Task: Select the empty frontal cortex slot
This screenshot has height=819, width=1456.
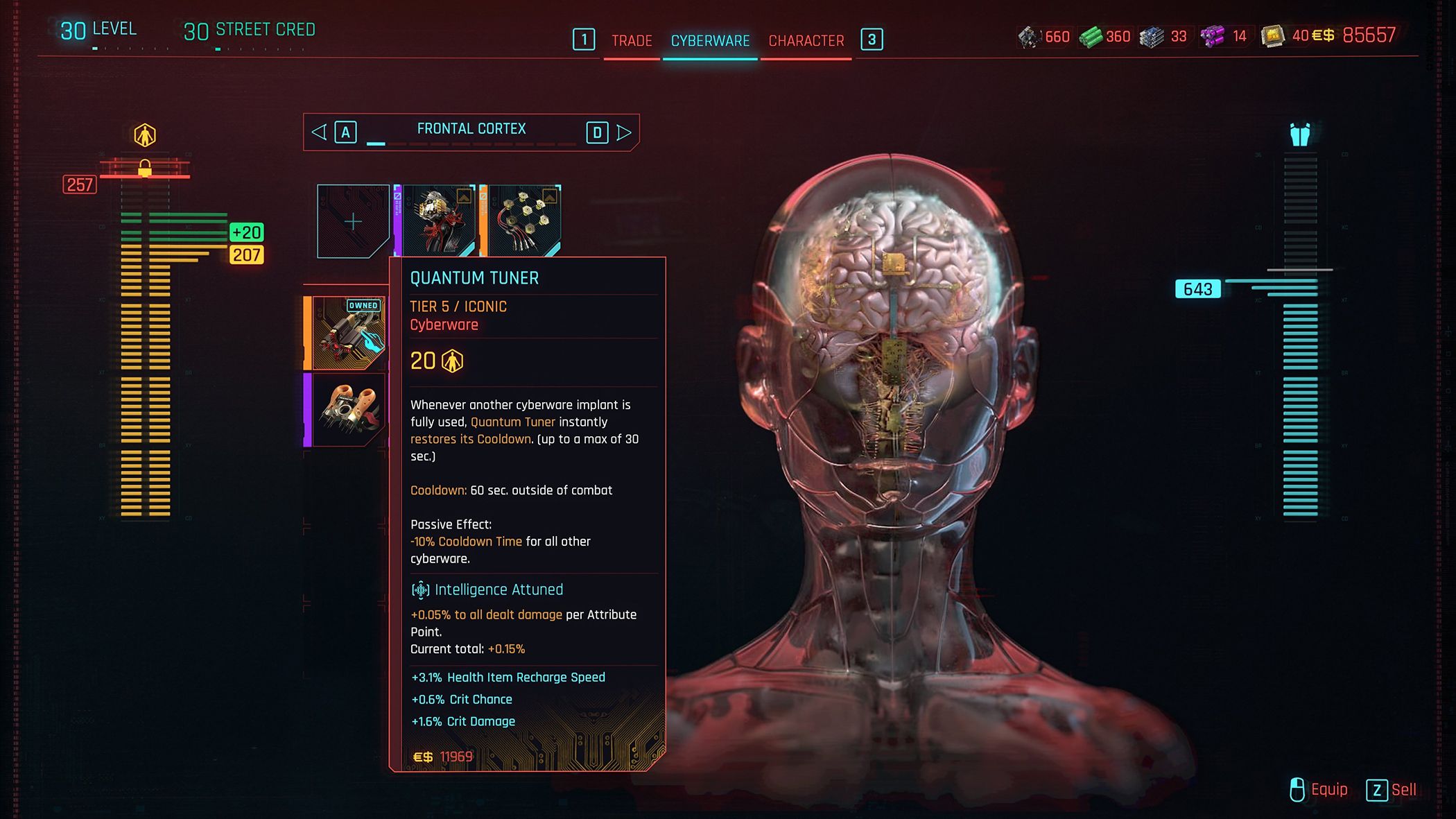Action: point(353,221)
